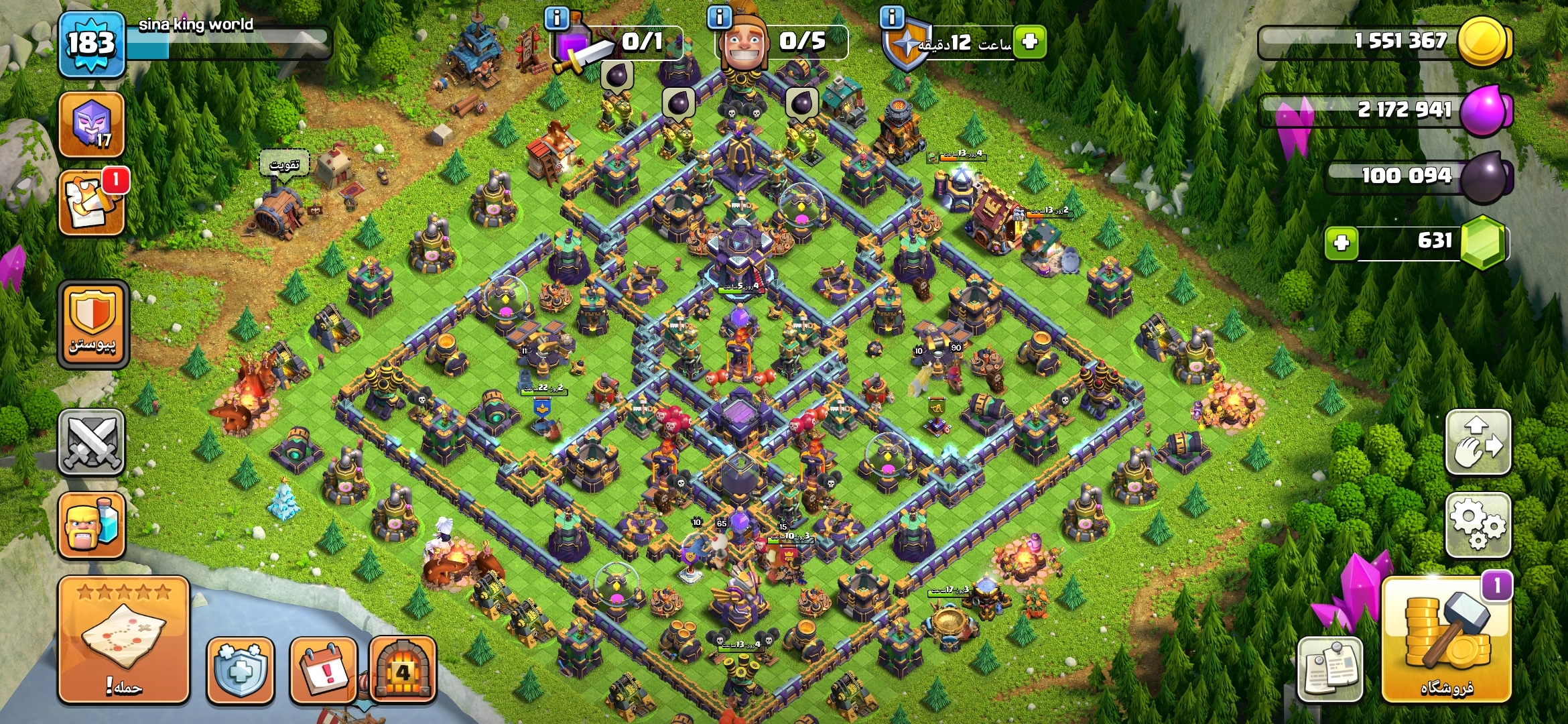Open the news icon with red badge
Screen dimensions: 1568x724
tap(92, 202)
